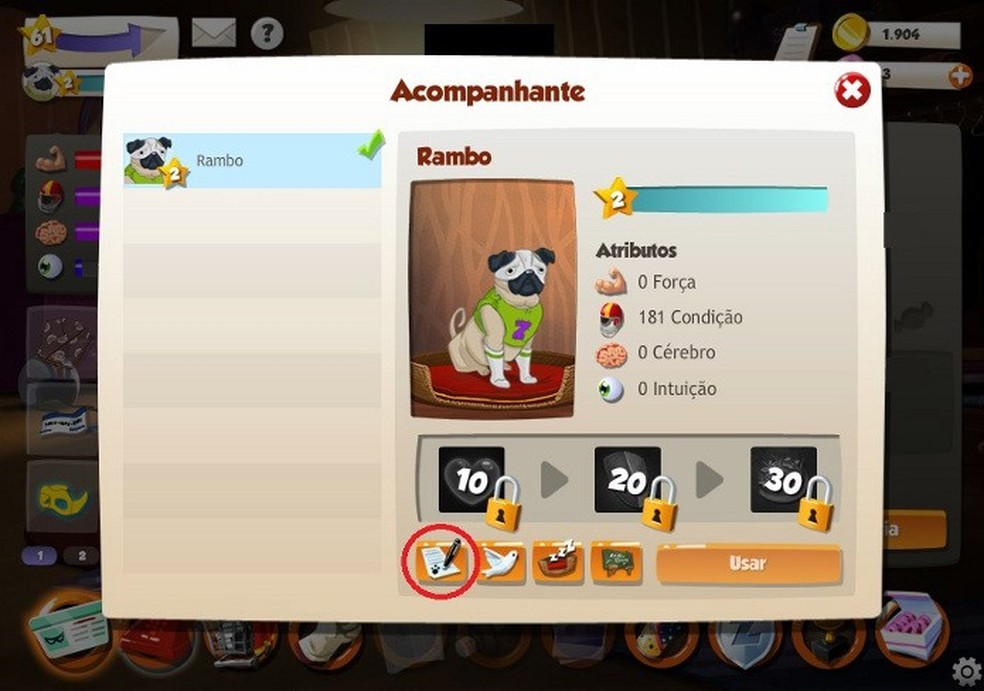984x691 pixels.
Task: Open the green chalkboard training button
Action: 616,564
